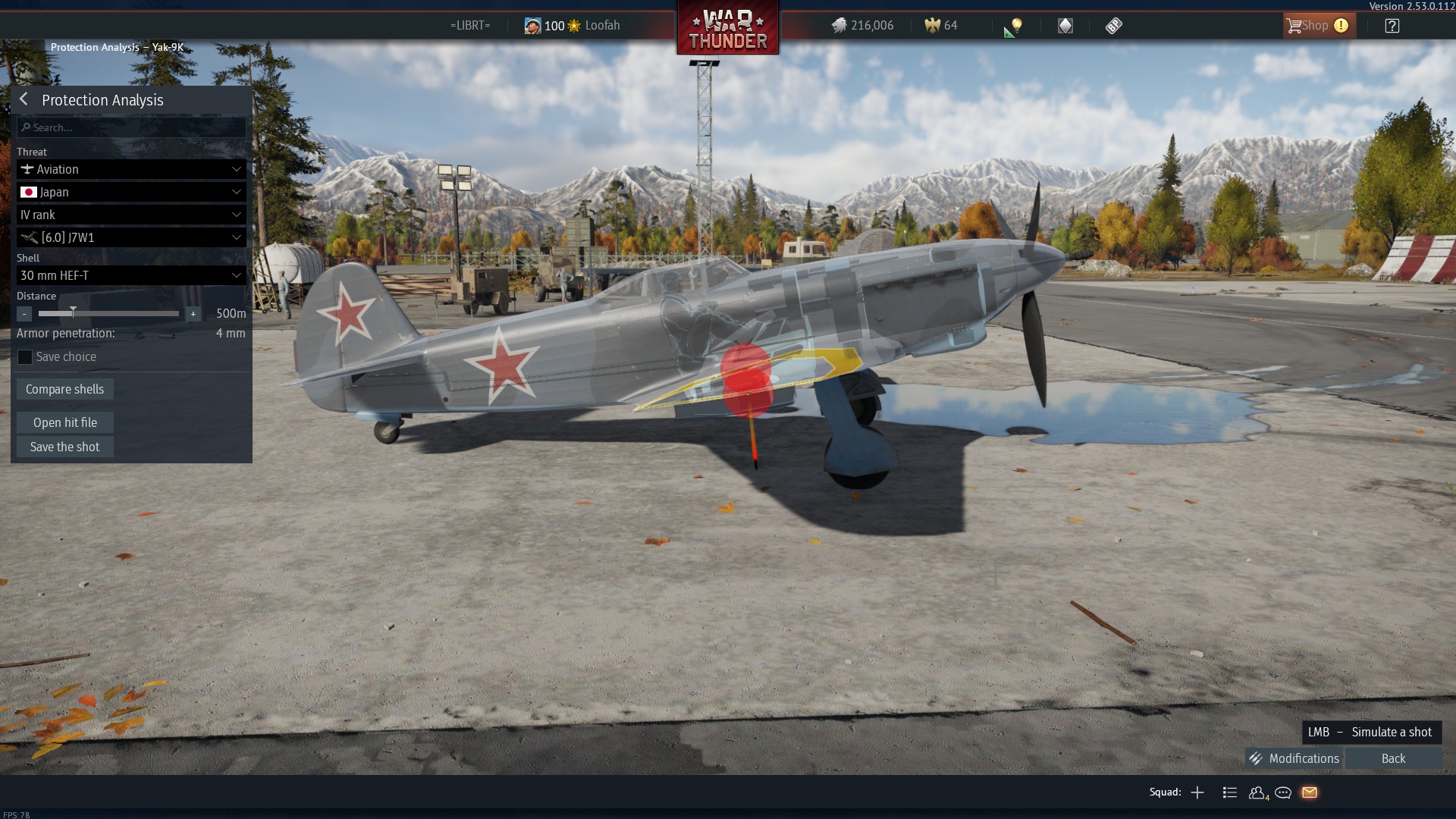Decrease distance with the minus button
This screenshot has width=1456, height=819.
coord(24,314)
